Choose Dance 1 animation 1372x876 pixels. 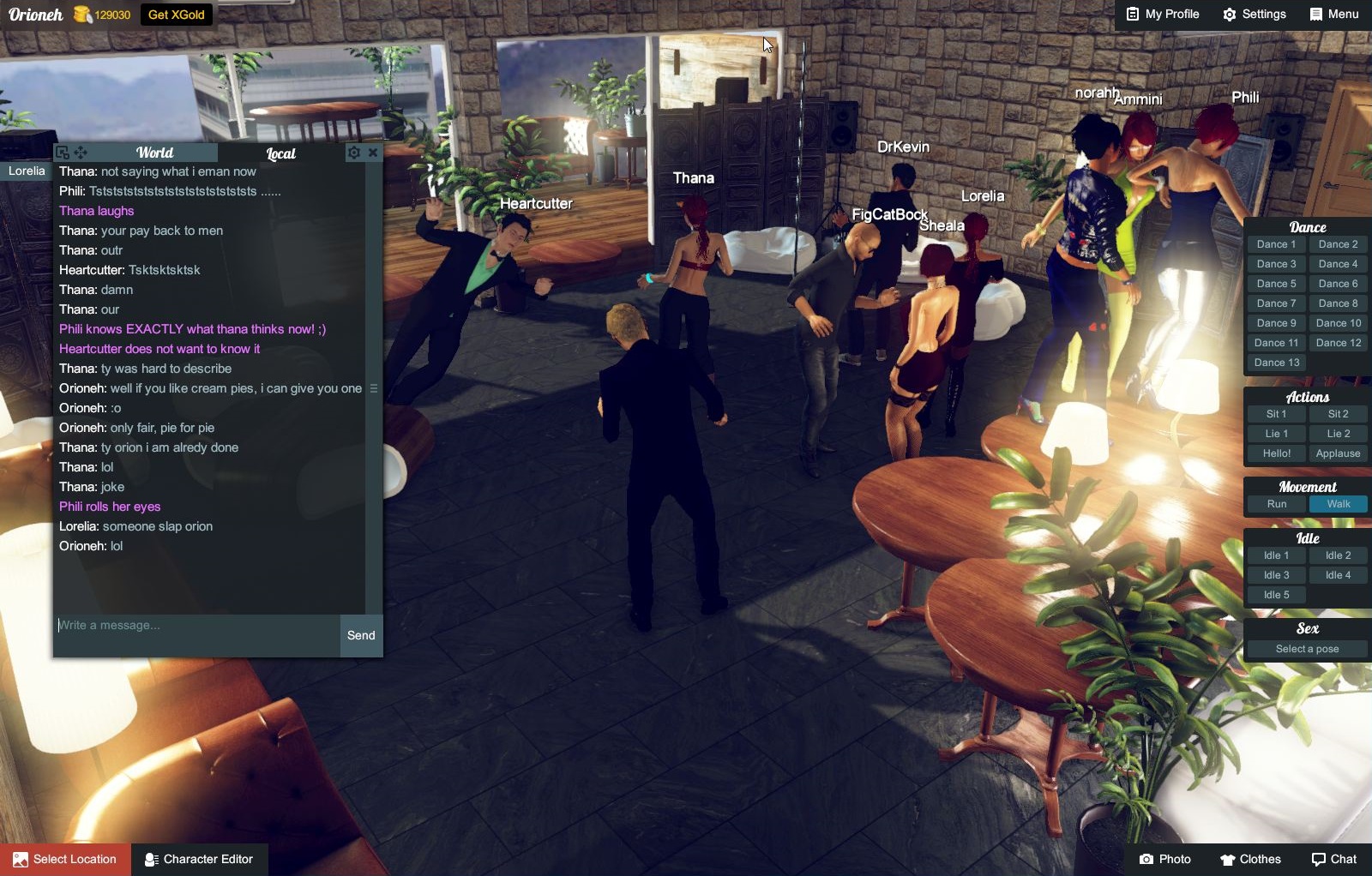pyautogui.click(x=1276, y=244)
